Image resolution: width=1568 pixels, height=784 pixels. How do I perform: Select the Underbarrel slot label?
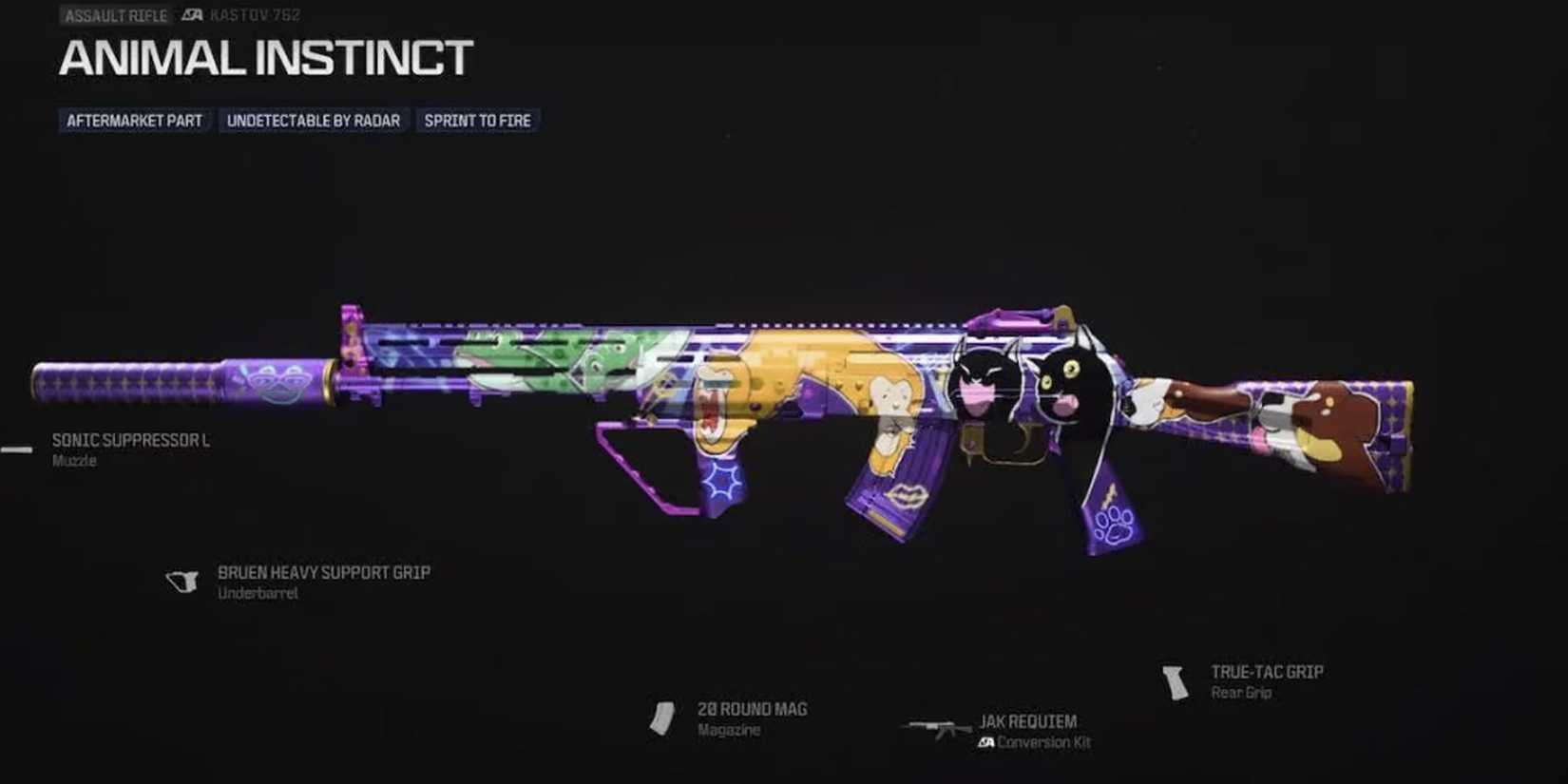pyautogui.click(x=258, y=592)
